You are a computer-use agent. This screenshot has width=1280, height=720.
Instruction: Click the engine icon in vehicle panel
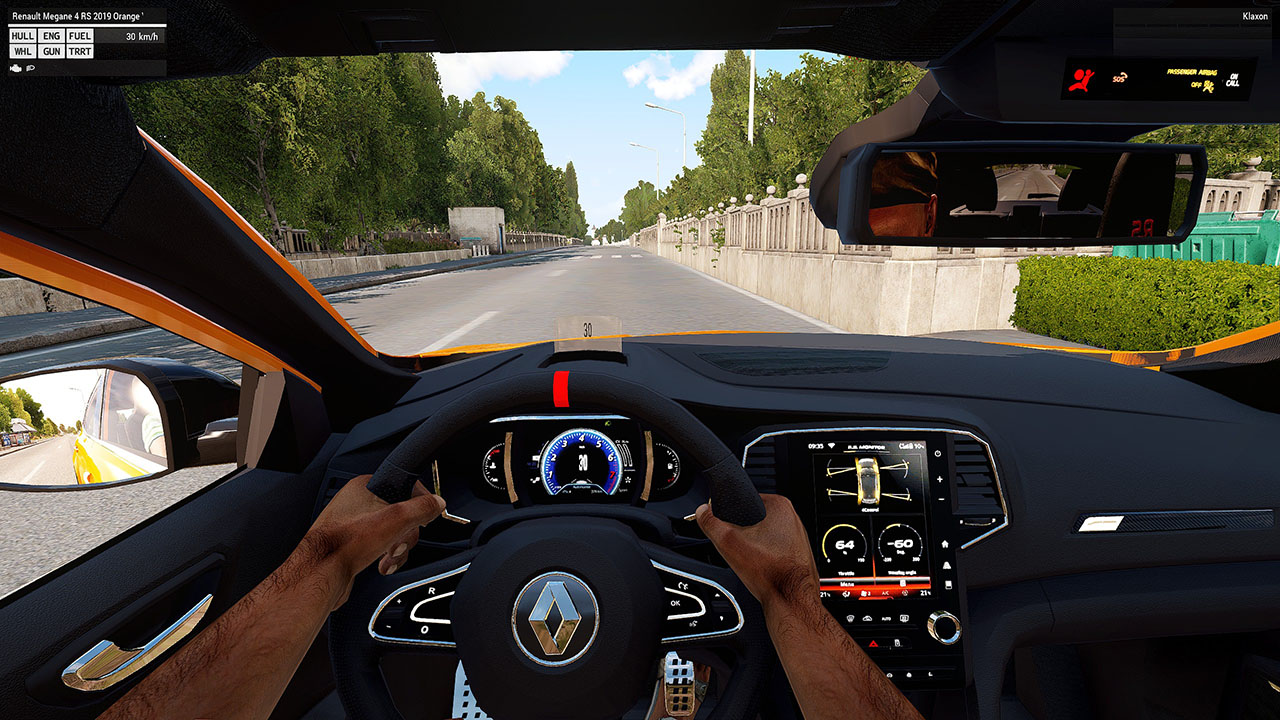pos(15,68)
